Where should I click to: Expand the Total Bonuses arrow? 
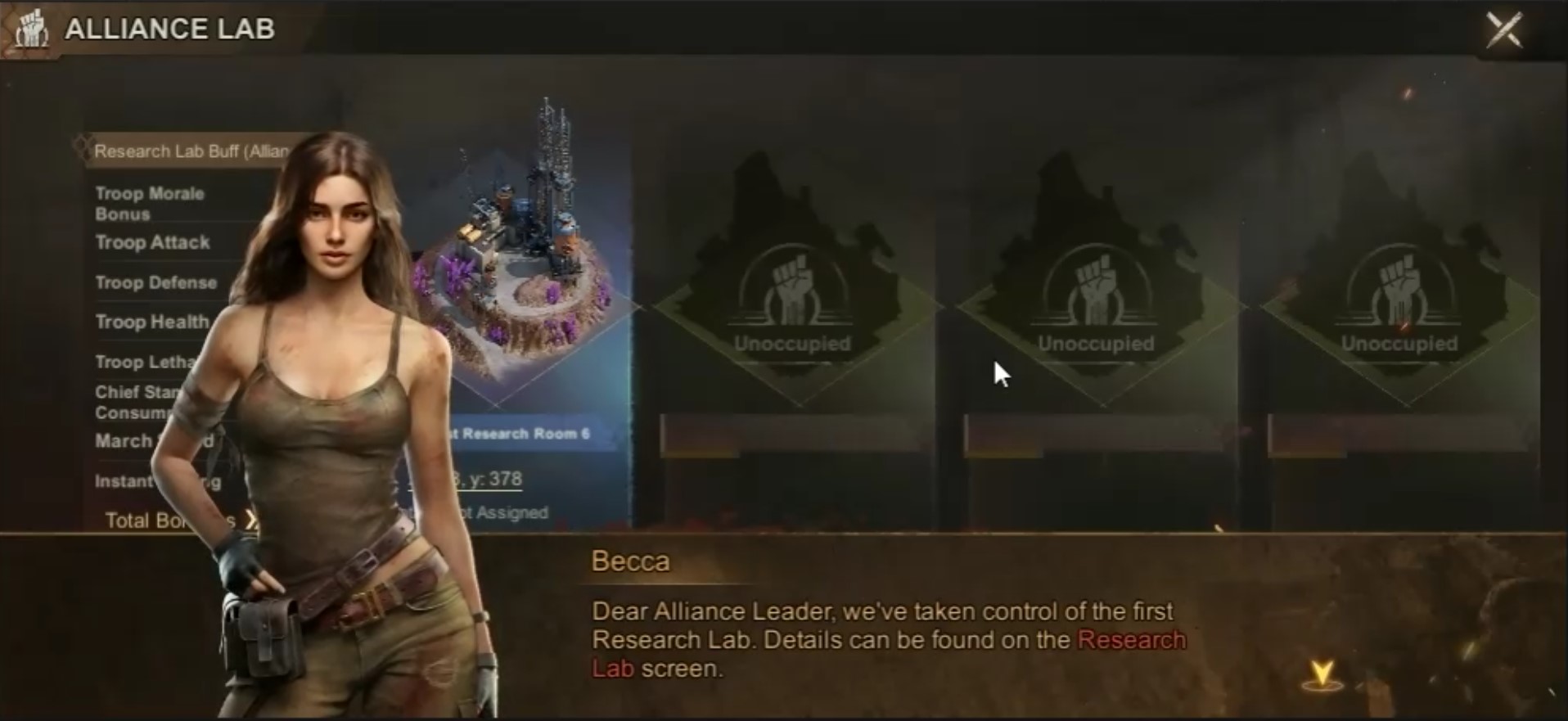pos(250,520)
